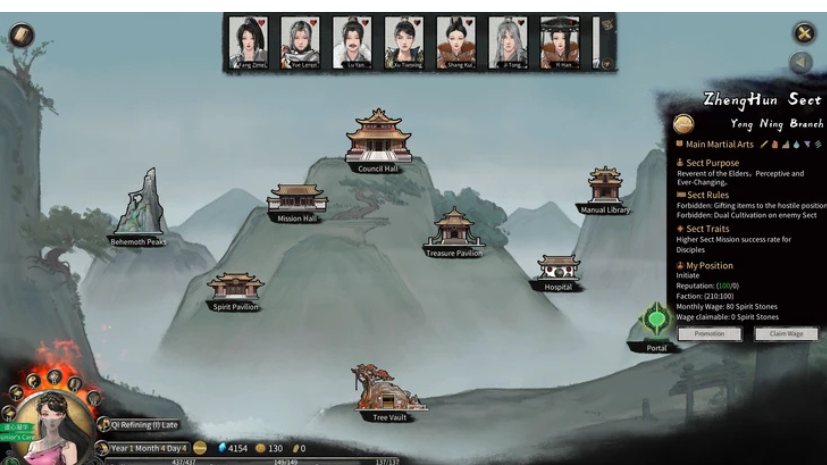
Task: Claim Wage from the sect panel
Action: point(785,334)
